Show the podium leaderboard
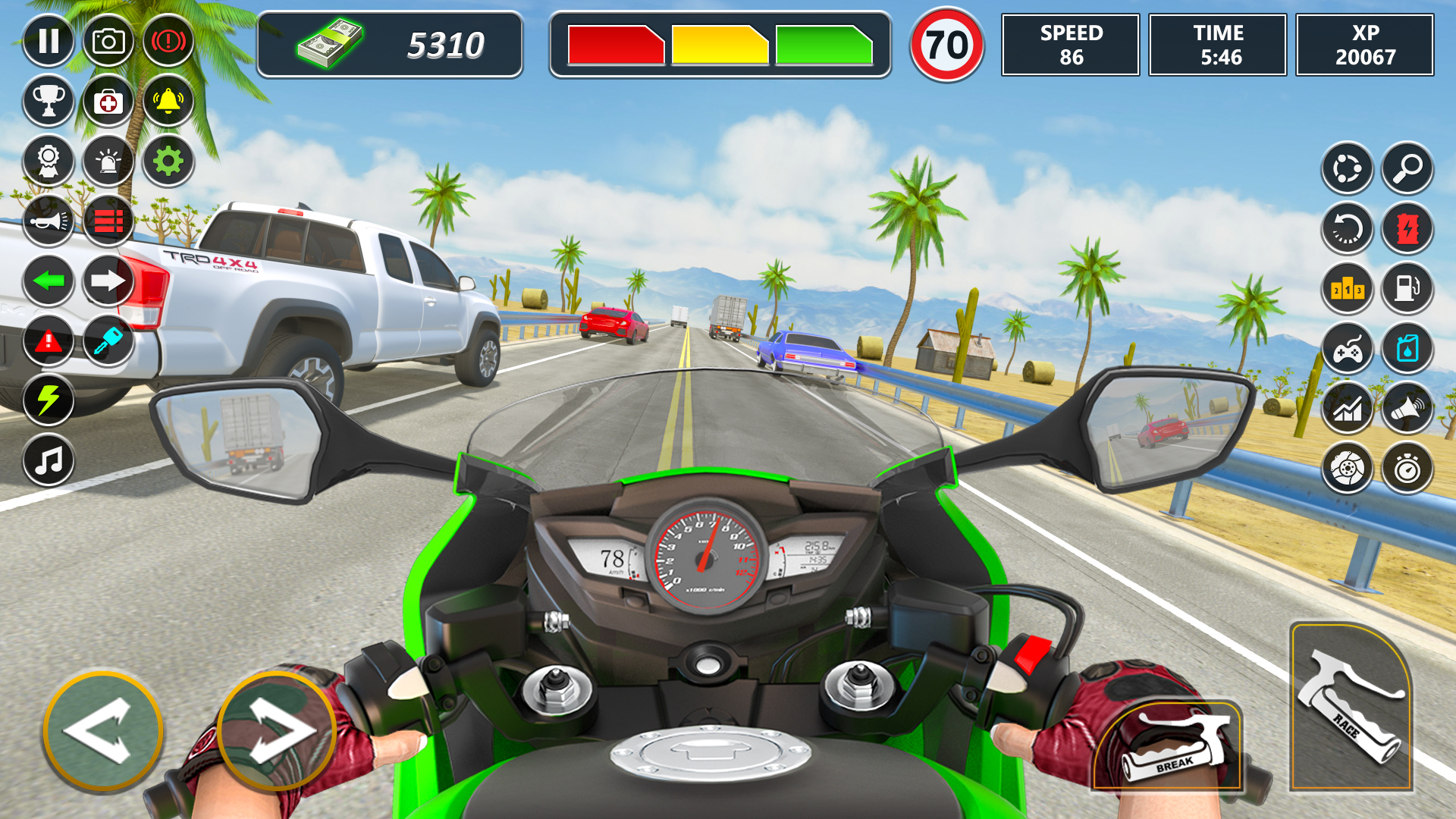This screenshot has width=1456, height=819. [x=1348, y=288]
